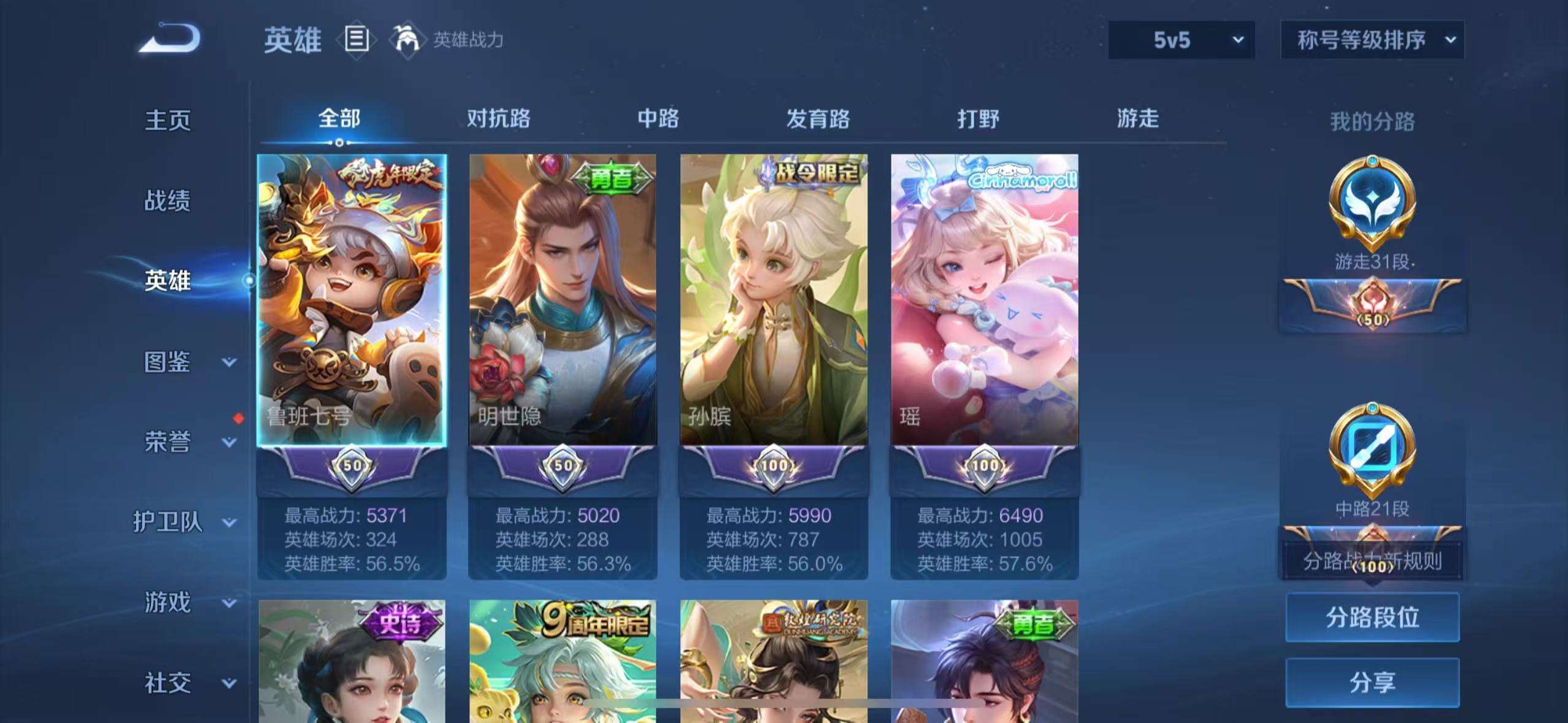
Task: Open the 5v5 mode dropdown
Action: coord(1181,40)
